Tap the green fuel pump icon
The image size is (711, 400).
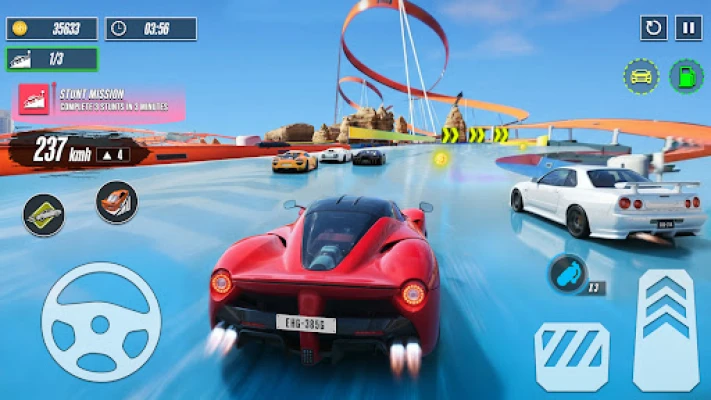685,76
